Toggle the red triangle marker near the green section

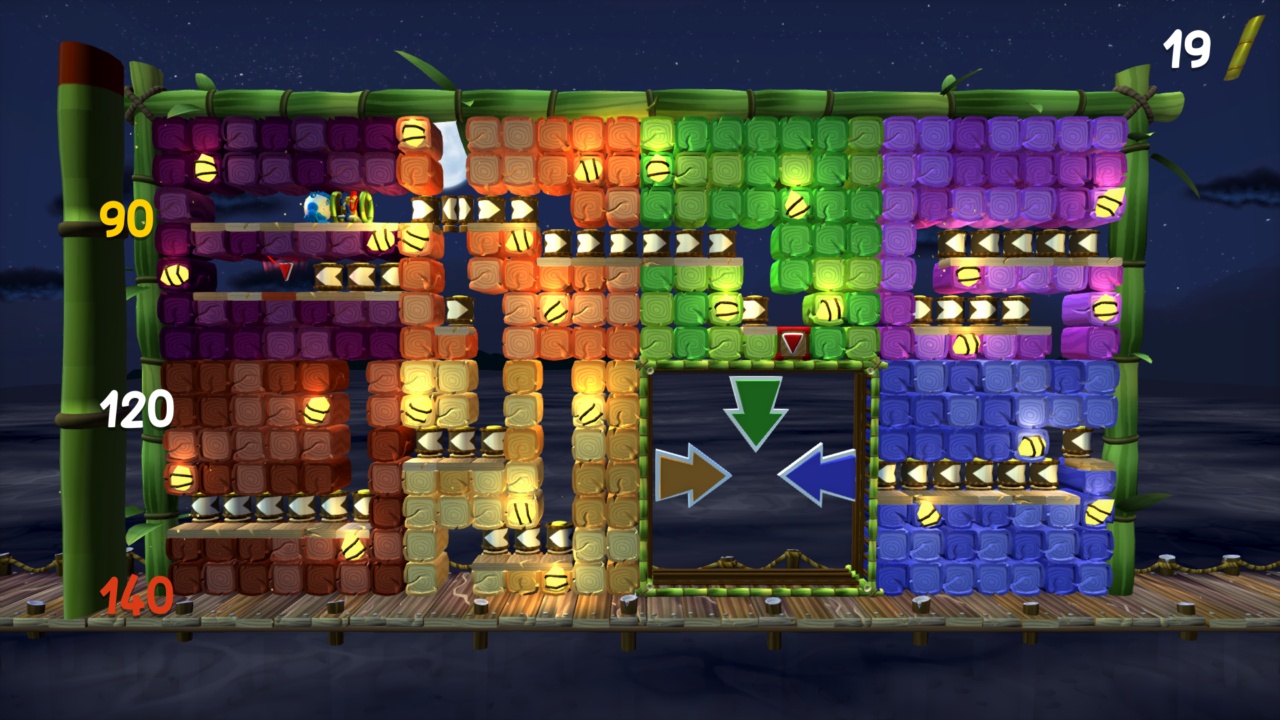[x=792, y=343]
